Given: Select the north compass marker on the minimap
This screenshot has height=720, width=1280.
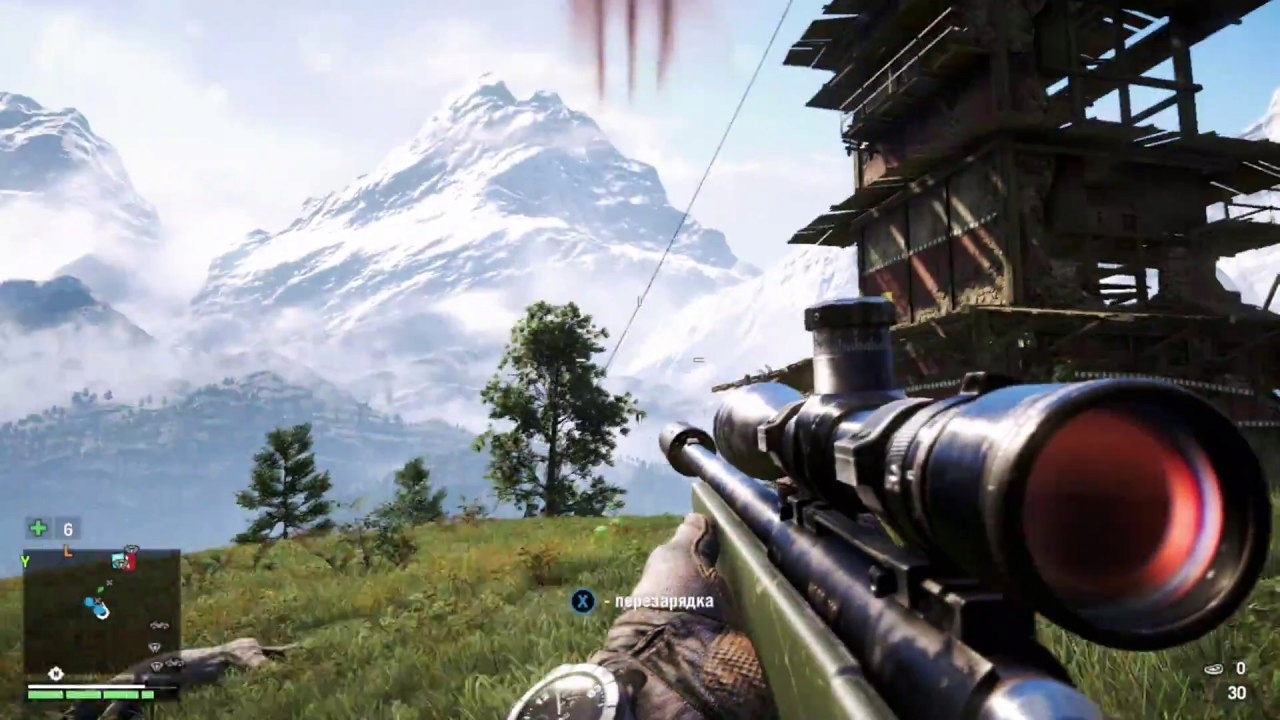Looking at the screenshot, I should 55,674.
